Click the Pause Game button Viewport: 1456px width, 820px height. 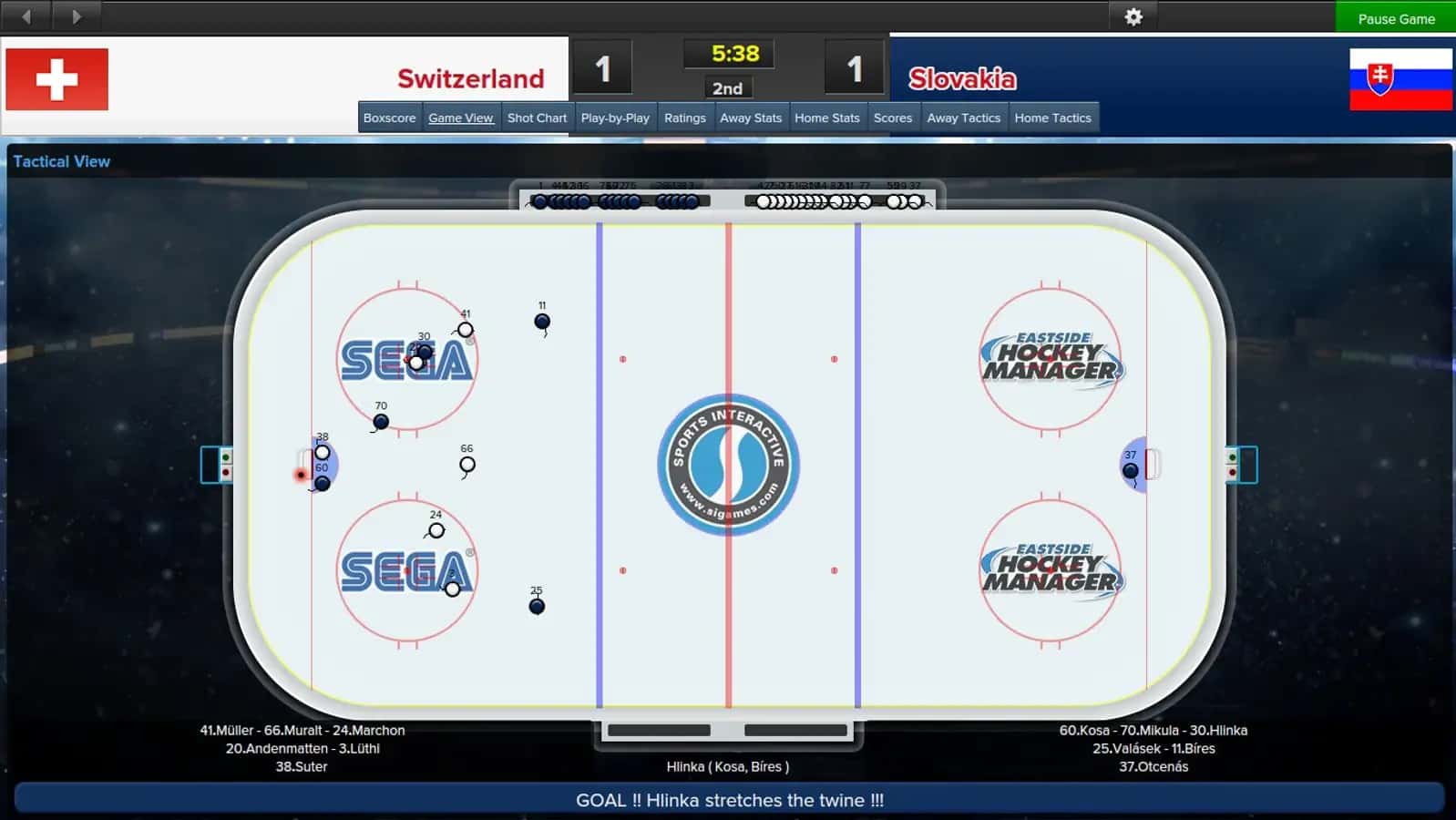[1395, 17]
